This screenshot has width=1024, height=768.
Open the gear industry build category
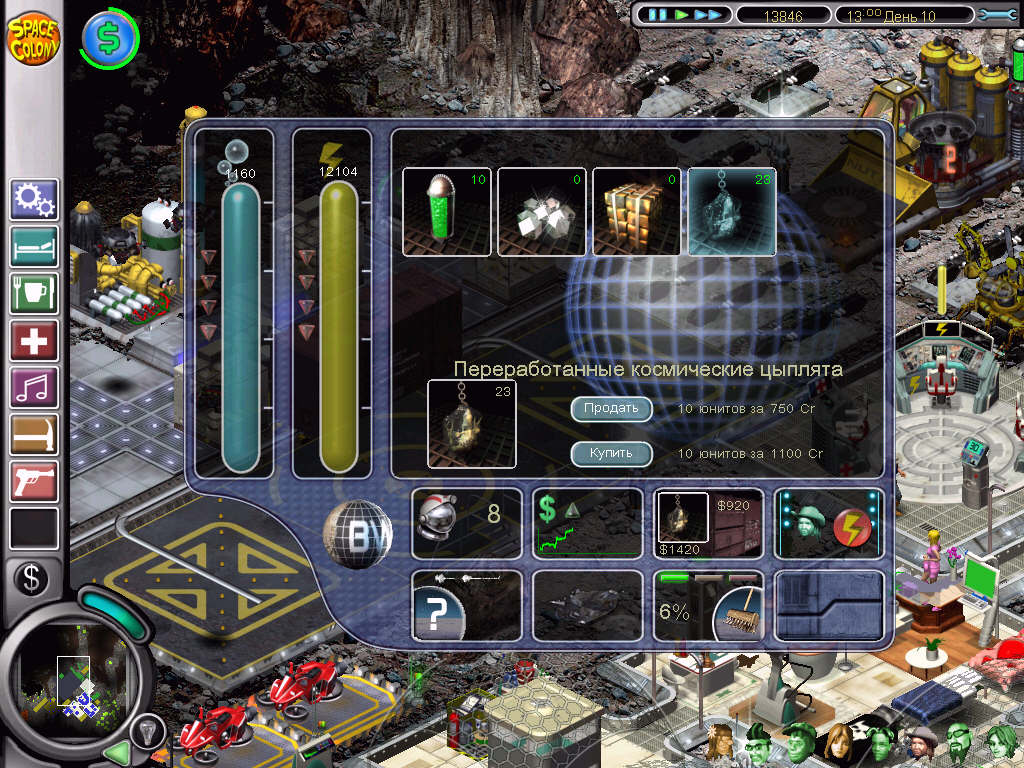click(x=34, y=199)
